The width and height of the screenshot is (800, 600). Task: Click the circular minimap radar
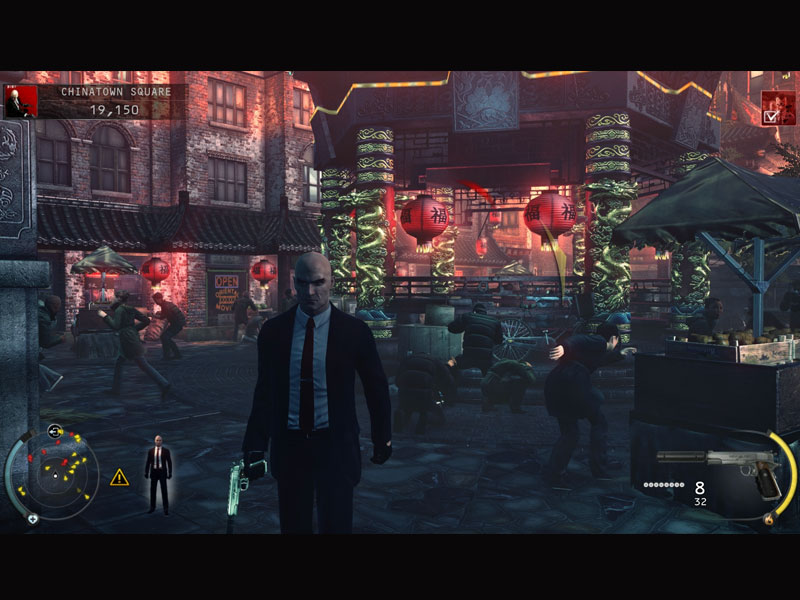point(51,473)
